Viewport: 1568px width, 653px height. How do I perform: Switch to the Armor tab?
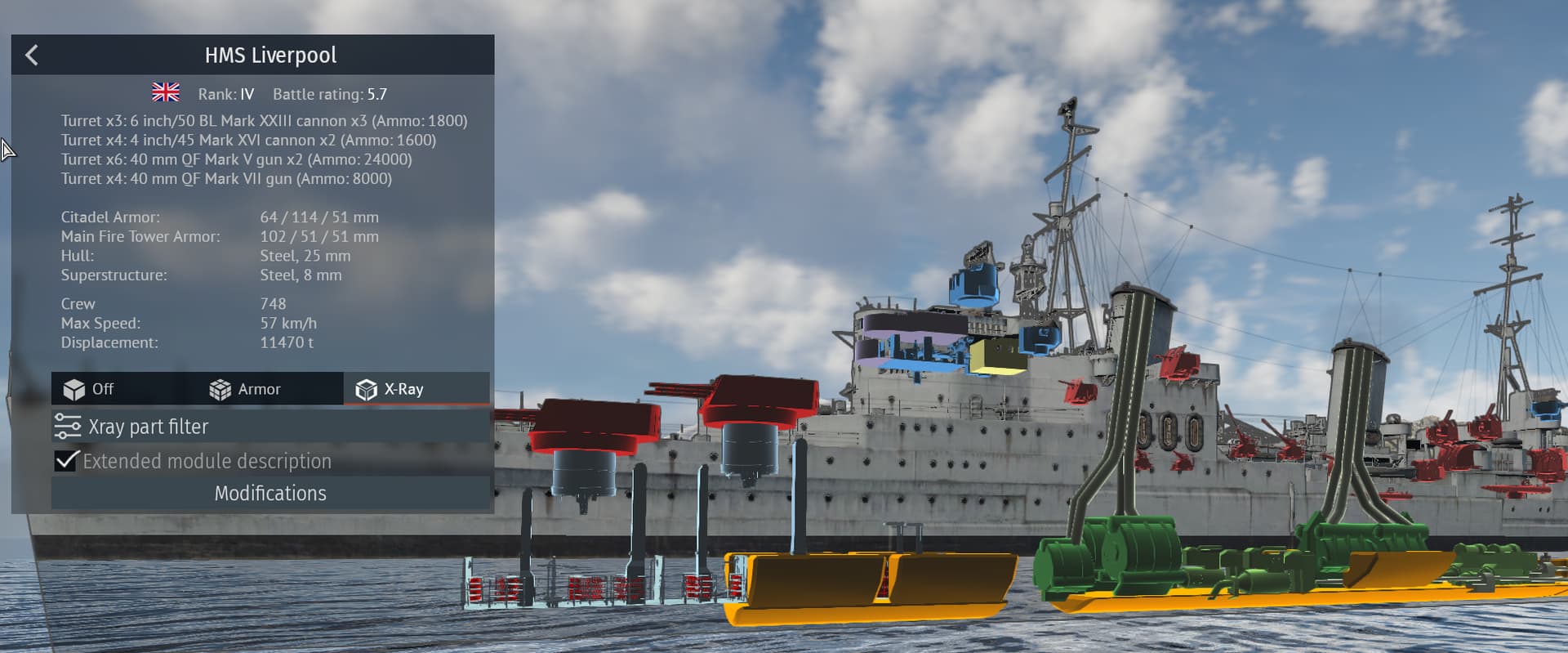pyautogui.click(x=257, y=389)
